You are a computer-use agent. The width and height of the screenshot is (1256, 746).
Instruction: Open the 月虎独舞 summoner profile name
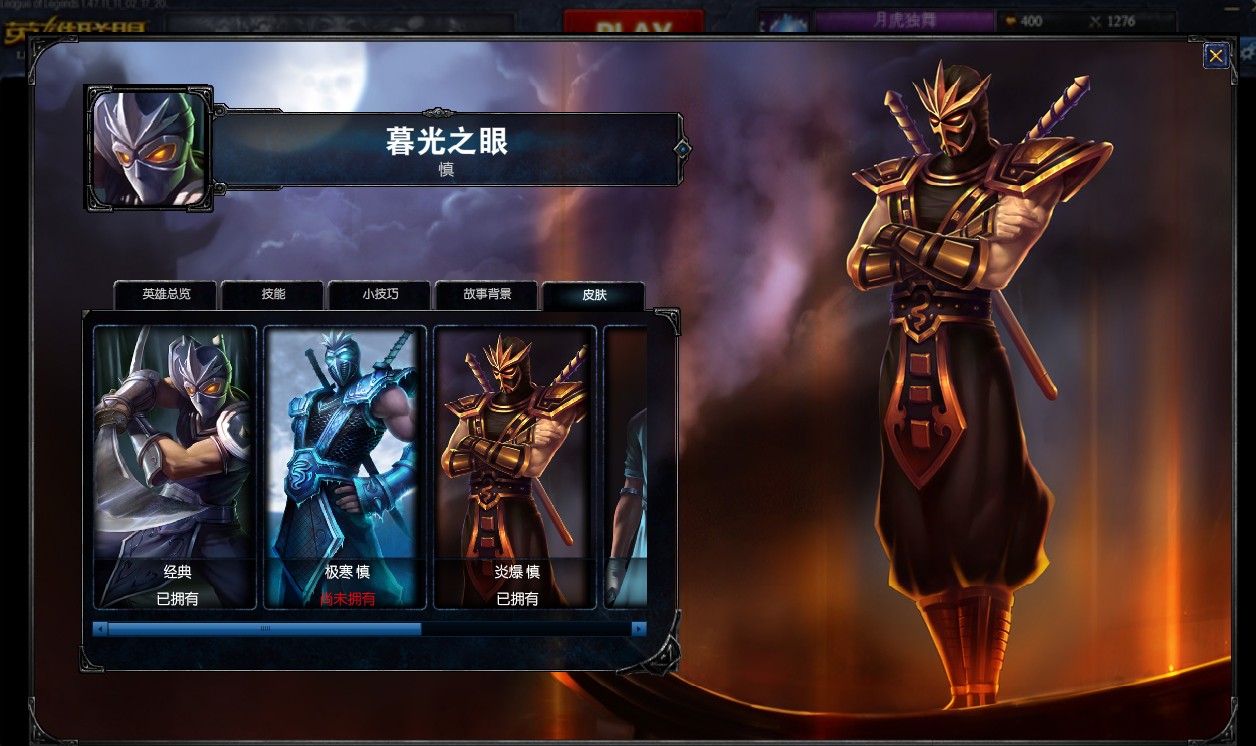point(904,21)
